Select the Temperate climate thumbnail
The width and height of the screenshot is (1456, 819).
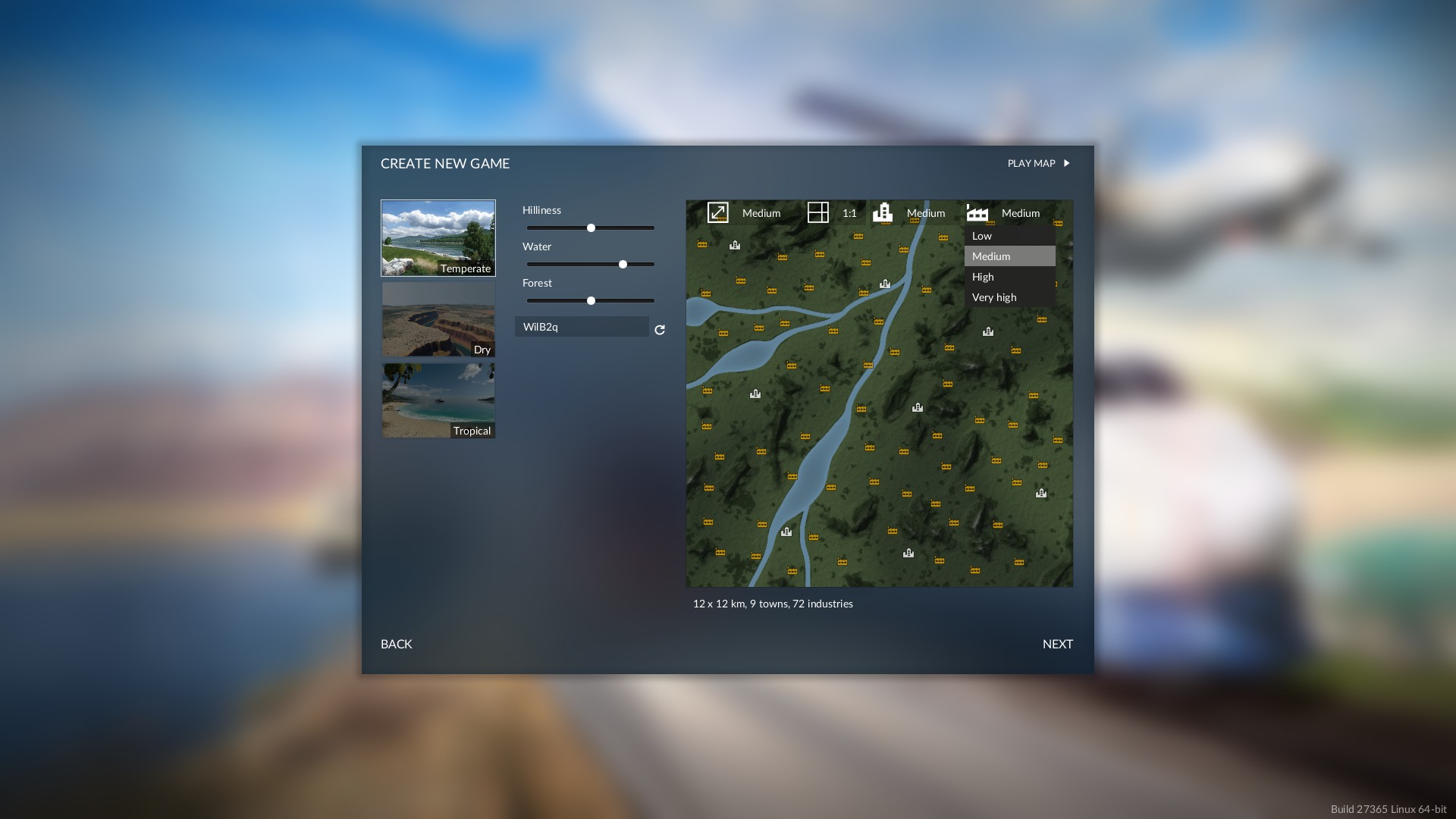coord(438,238)
